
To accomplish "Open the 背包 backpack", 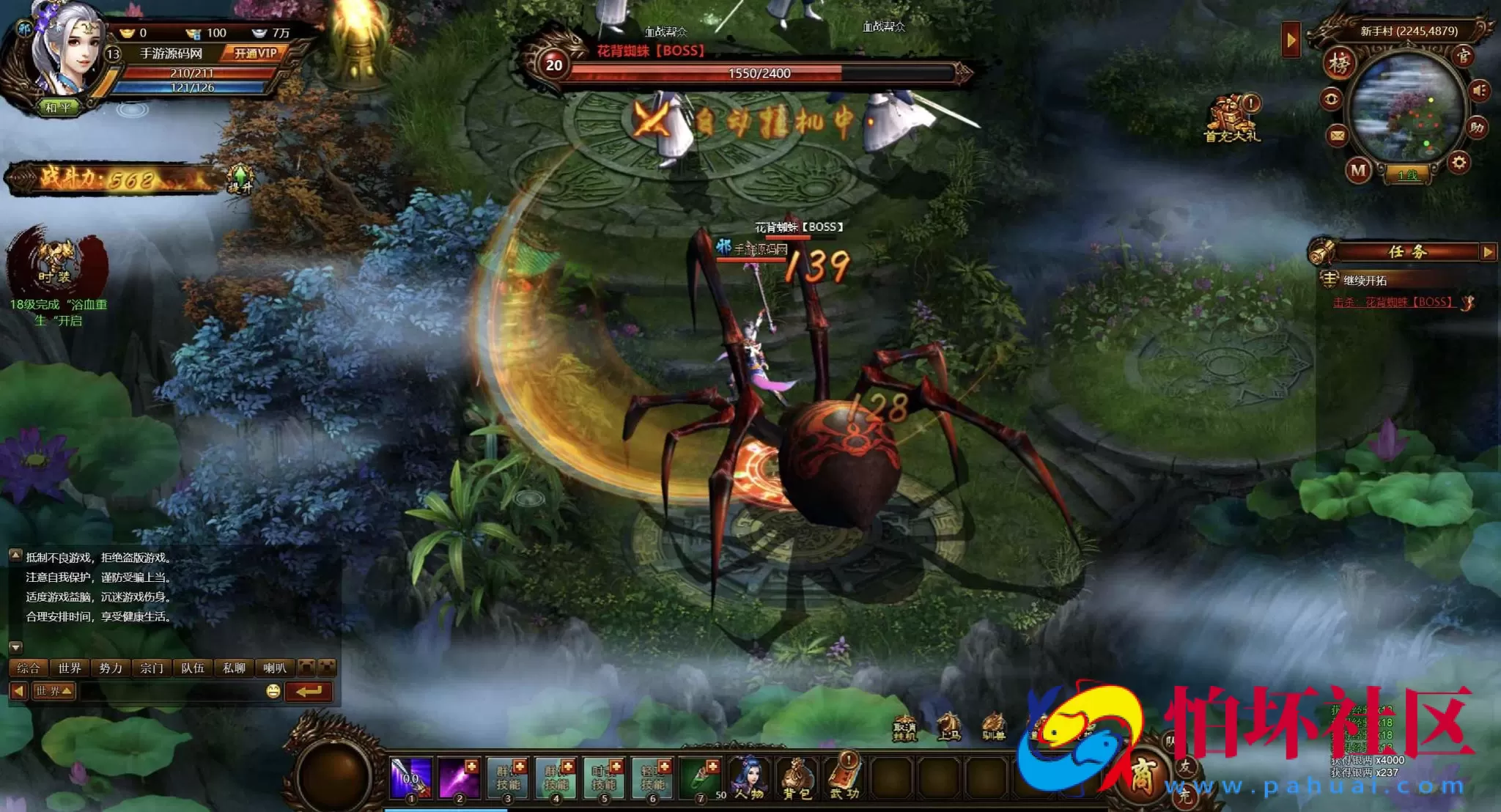I will 797,778.
